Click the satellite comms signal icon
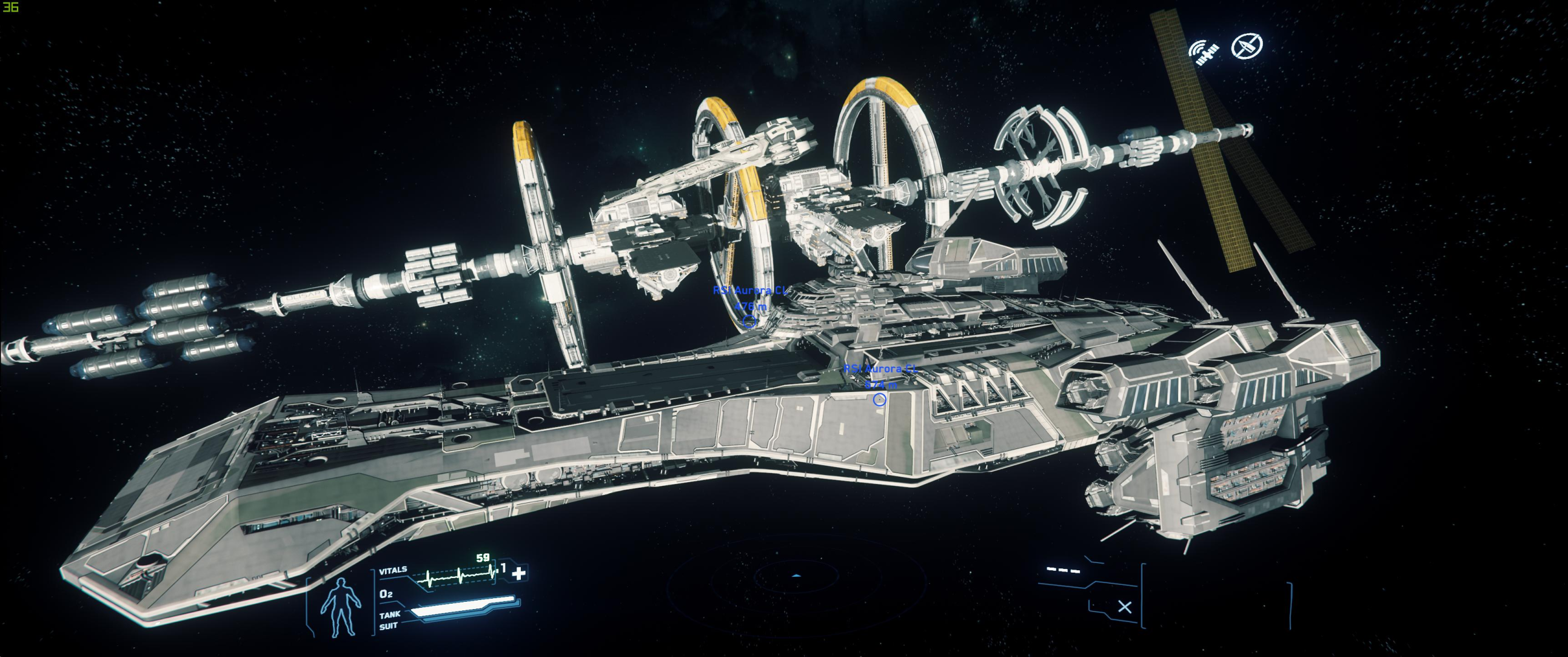 1204,53
